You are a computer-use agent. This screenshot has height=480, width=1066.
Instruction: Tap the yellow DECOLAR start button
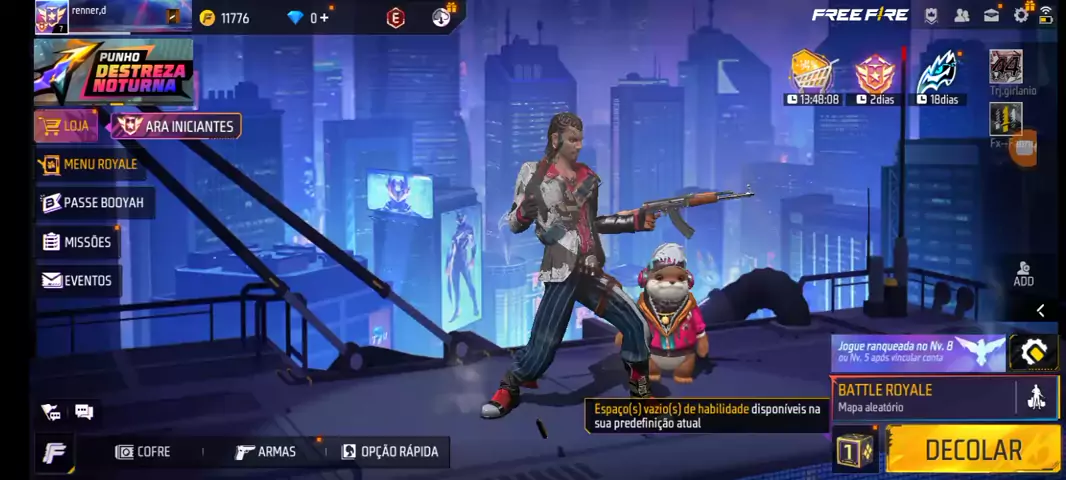coord(972,450)
